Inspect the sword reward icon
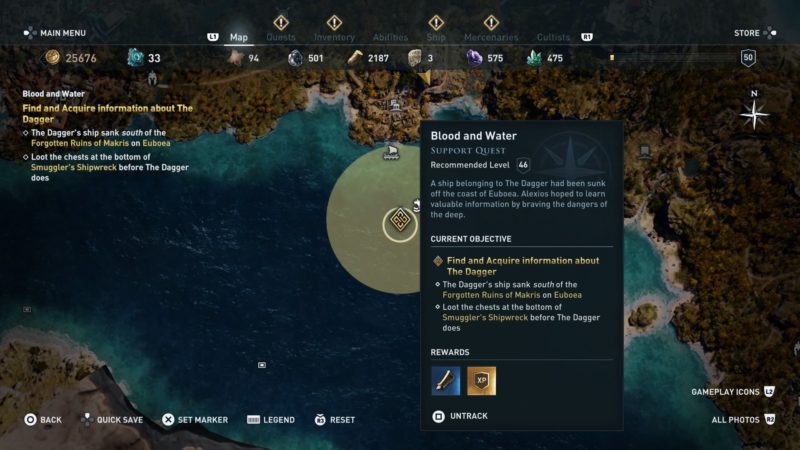The width and height of the screenshot is (800, 450). 446,381
